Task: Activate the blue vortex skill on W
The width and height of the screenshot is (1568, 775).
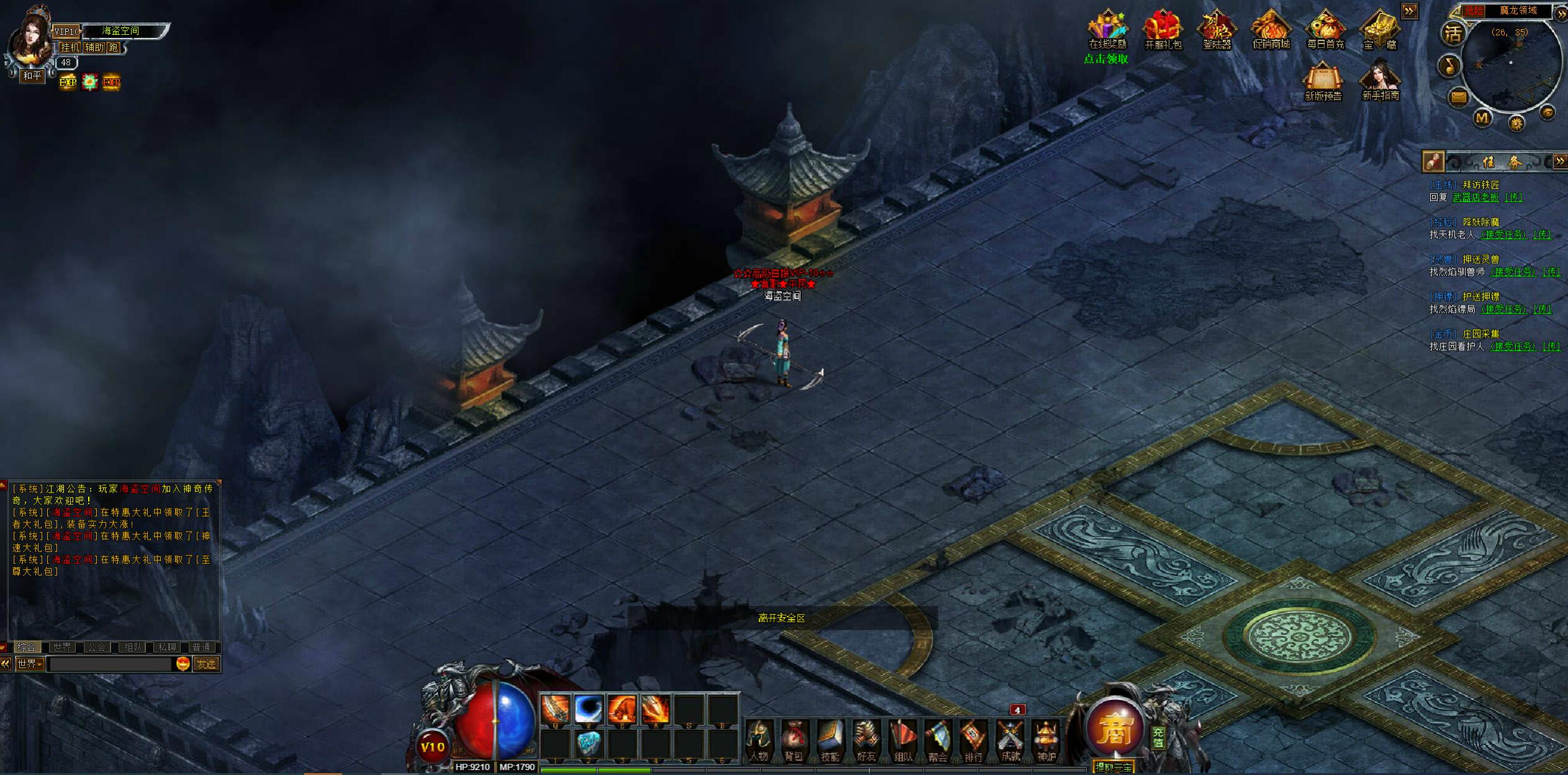Action: point(588,709)
